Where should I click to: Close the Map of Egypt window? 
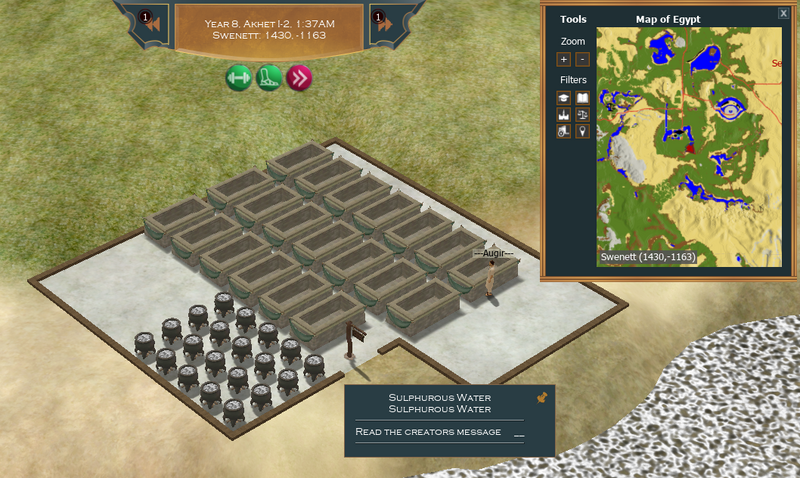coord(783,13)
